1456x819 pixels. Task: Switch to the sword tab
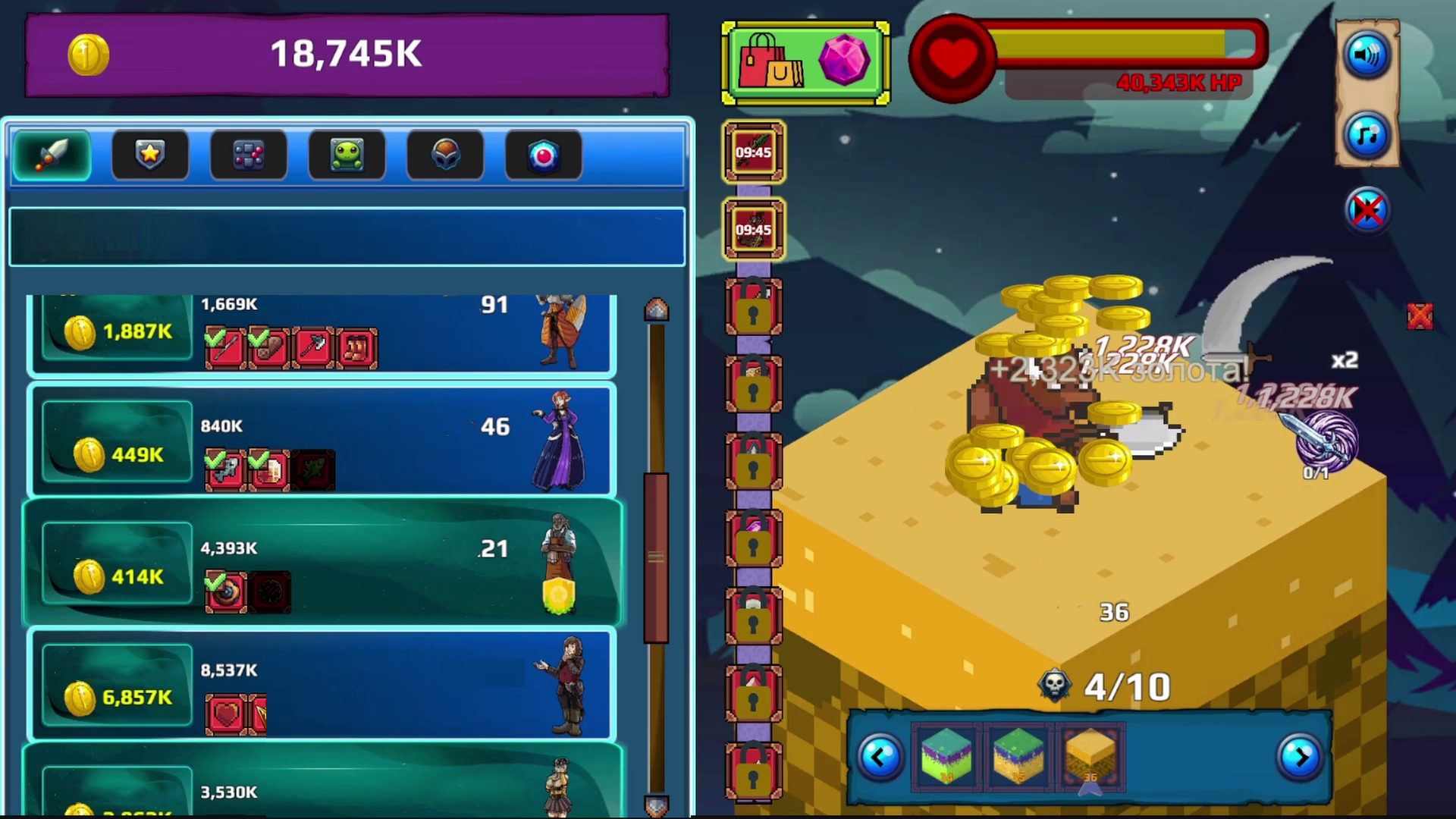[x=51, y=155]
